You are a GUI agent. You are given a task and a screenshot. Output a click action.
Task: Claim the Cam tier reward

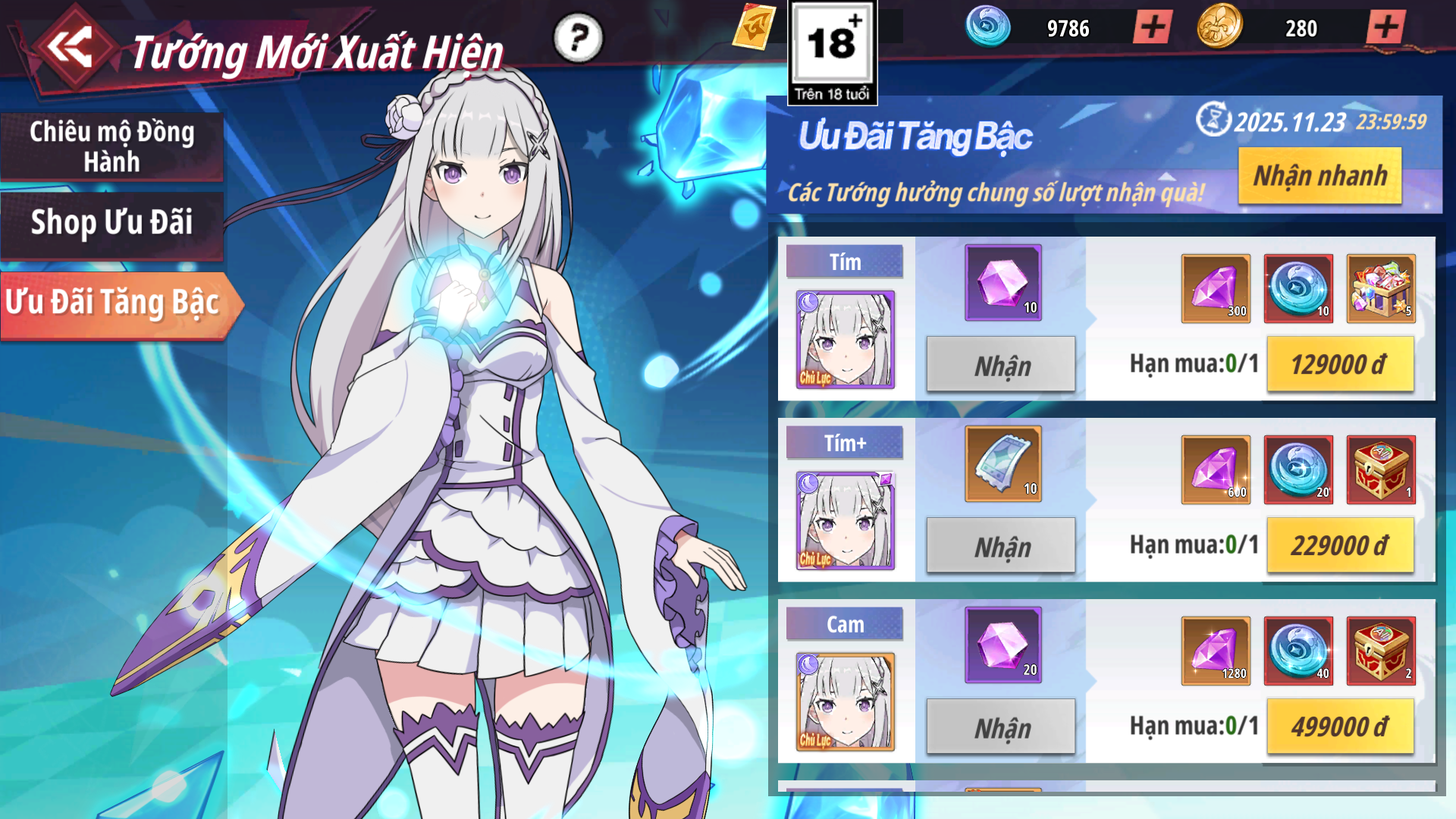click(1001, 727)
